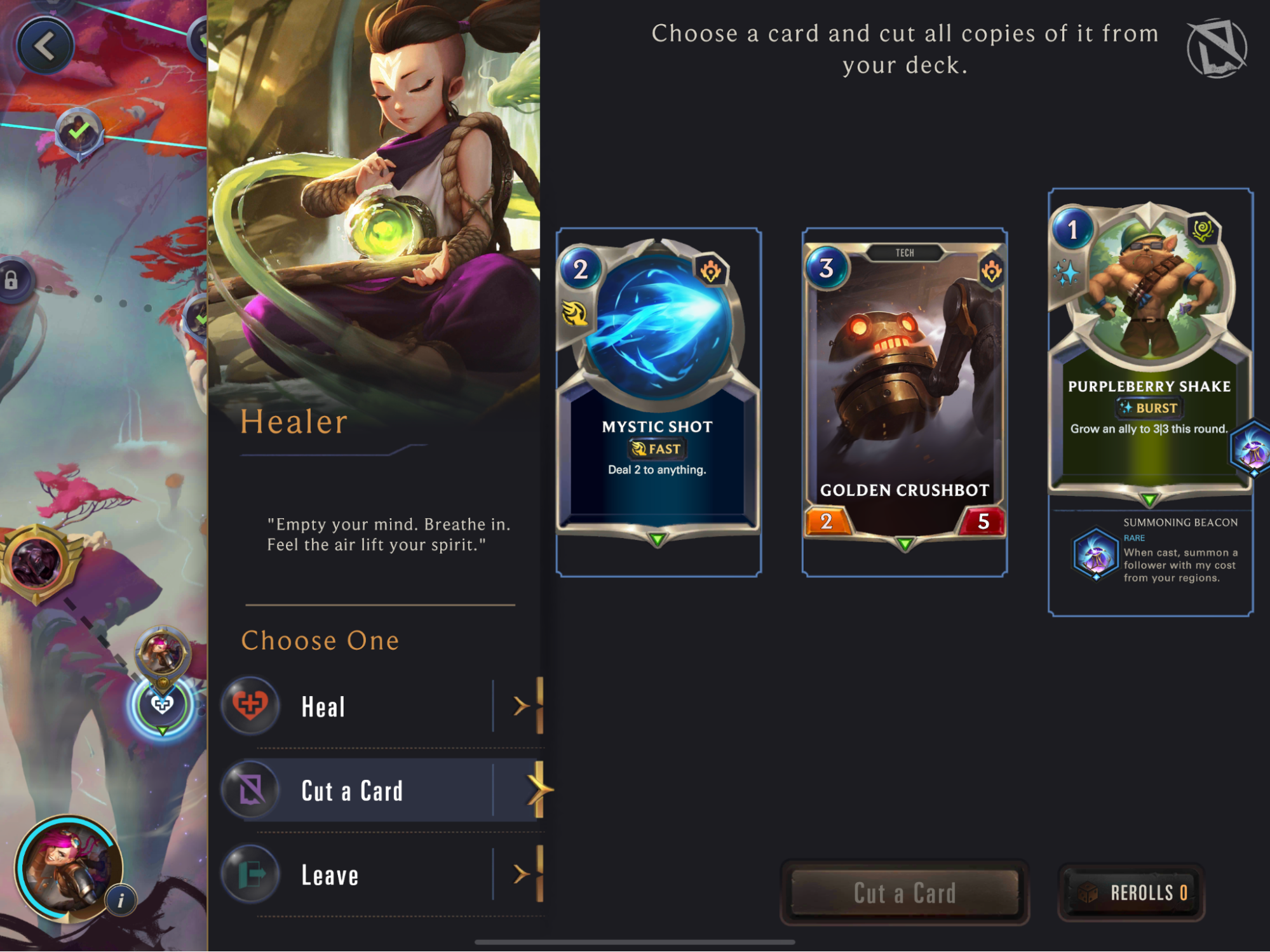Select the Cut a Card option
The image size is (1270, 952).
click(381, 791)
